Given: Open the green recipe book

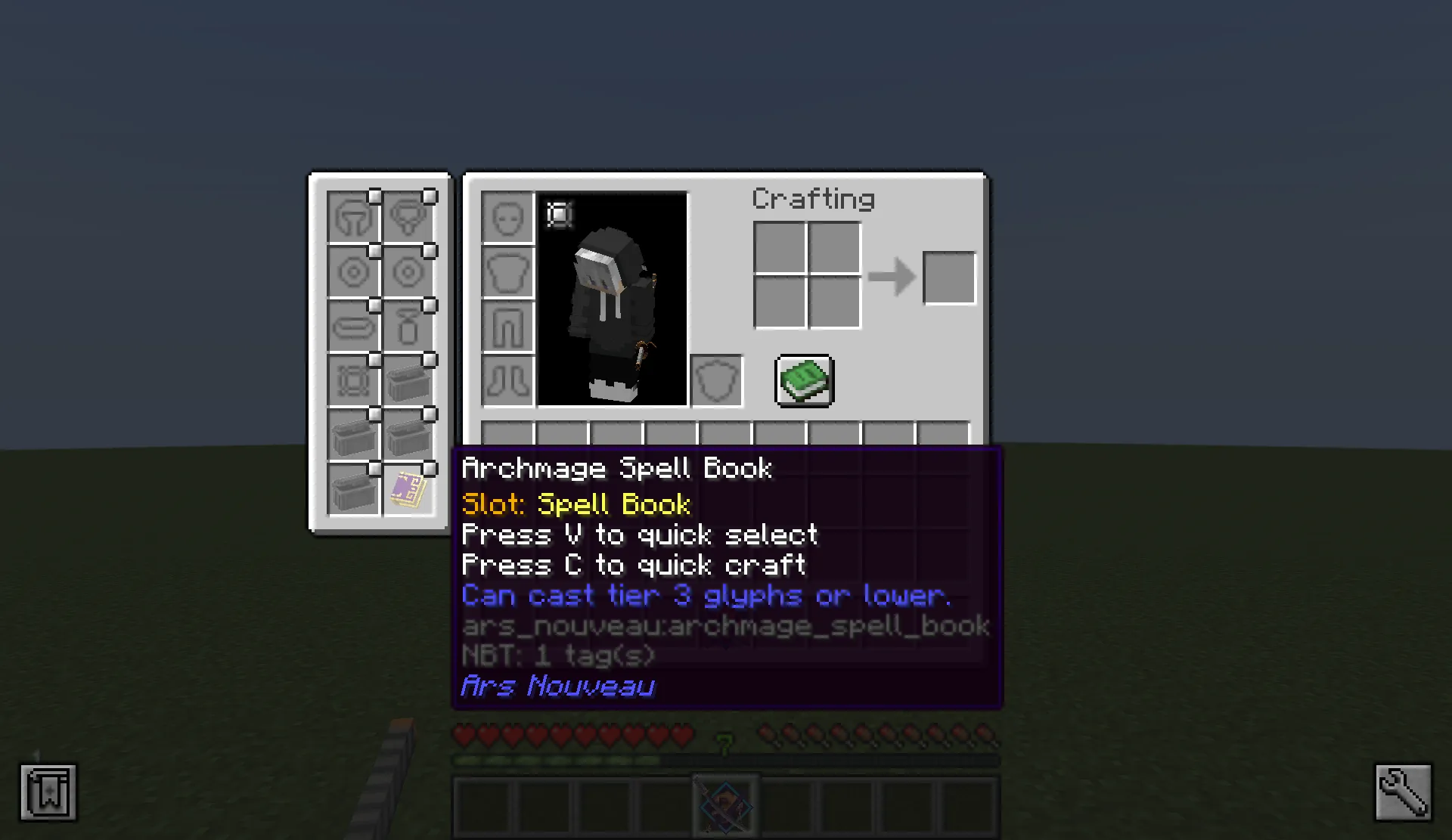Looking at the screenshot, I should (804, 380).
